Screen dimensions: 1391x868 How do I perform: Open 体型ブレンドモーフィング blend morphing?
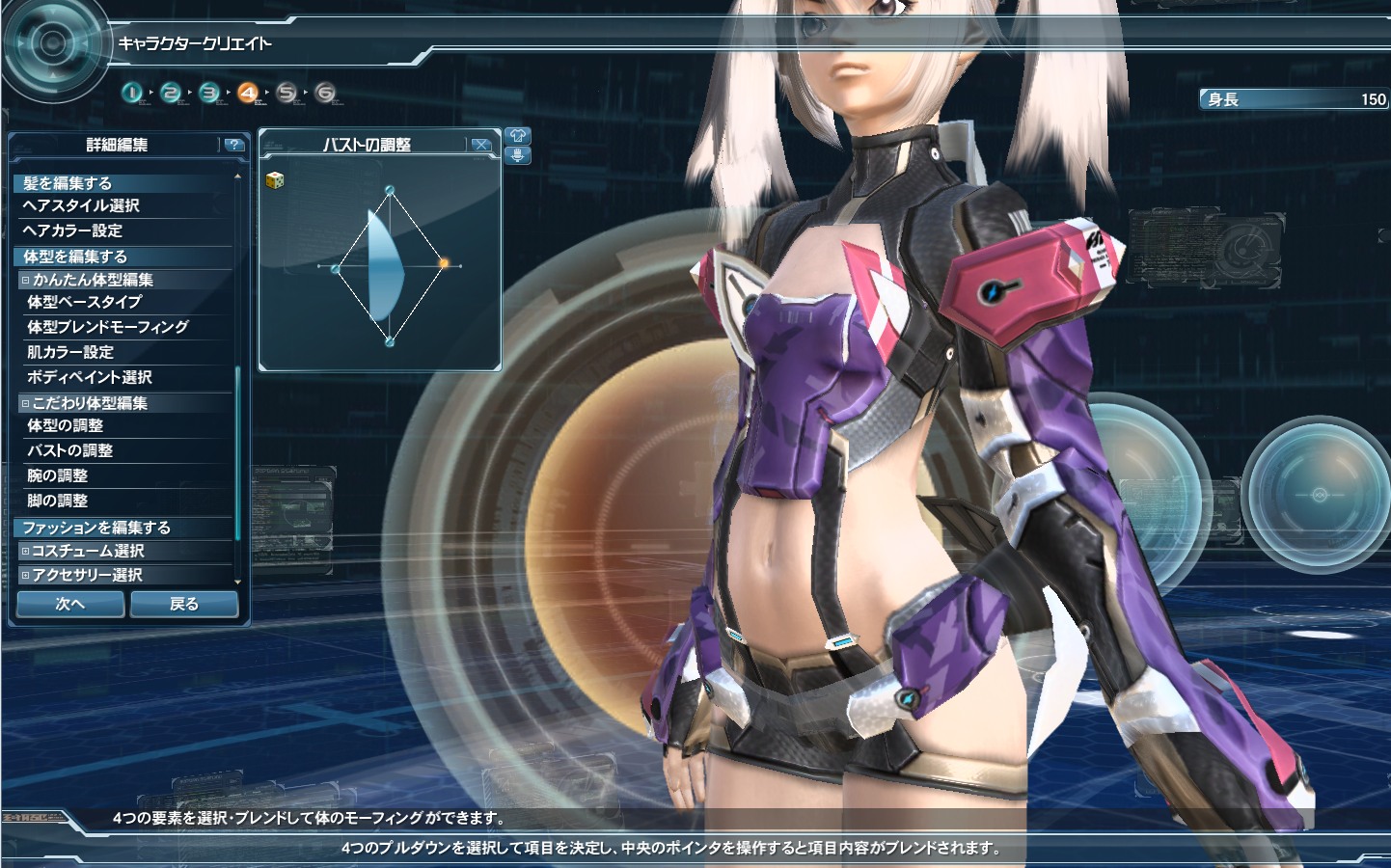point(107,327)
